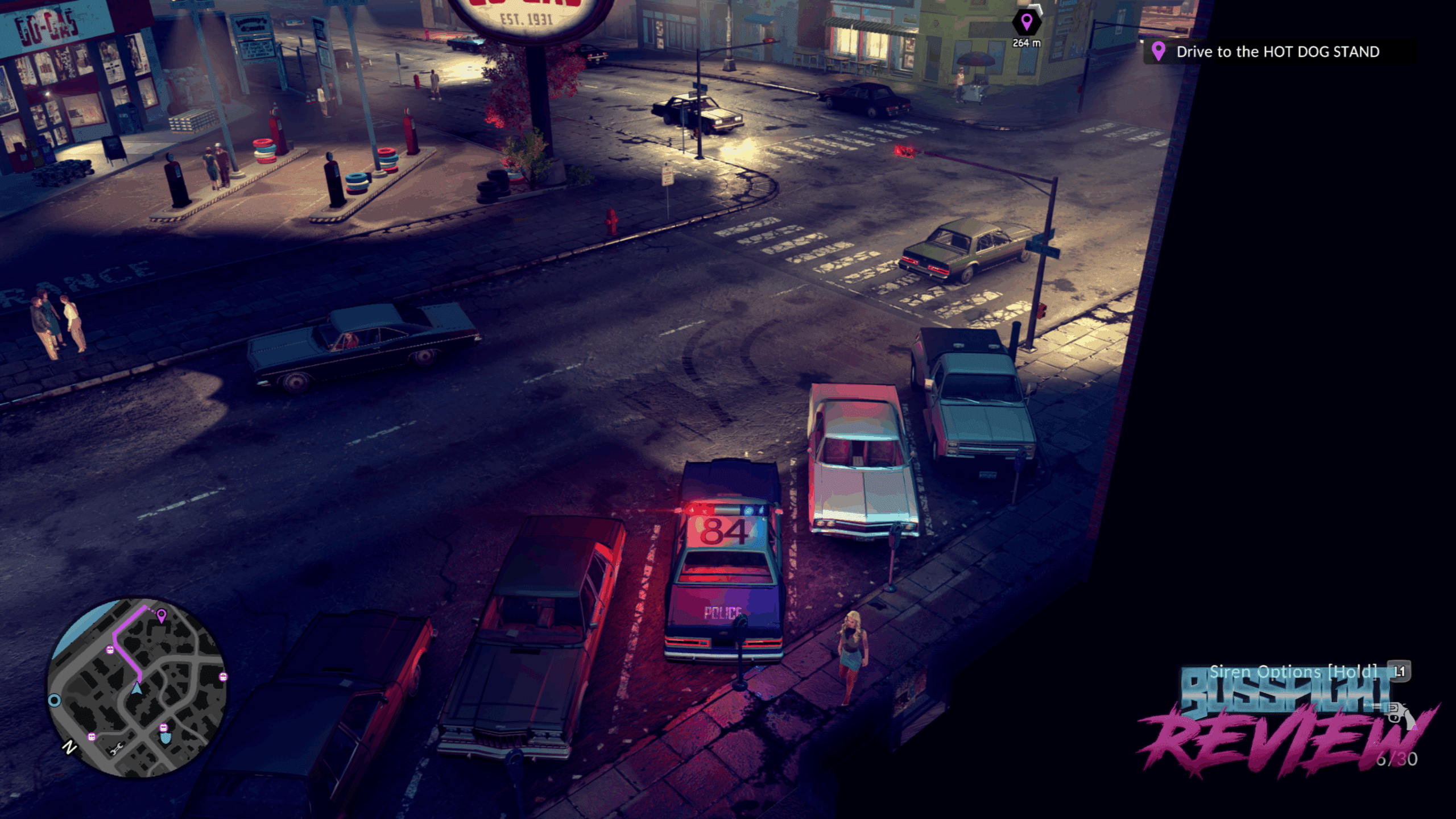The image size is (1456, 819).
Task: Select the blue ring marker on the minimap edge
Action: click(54, 700)
